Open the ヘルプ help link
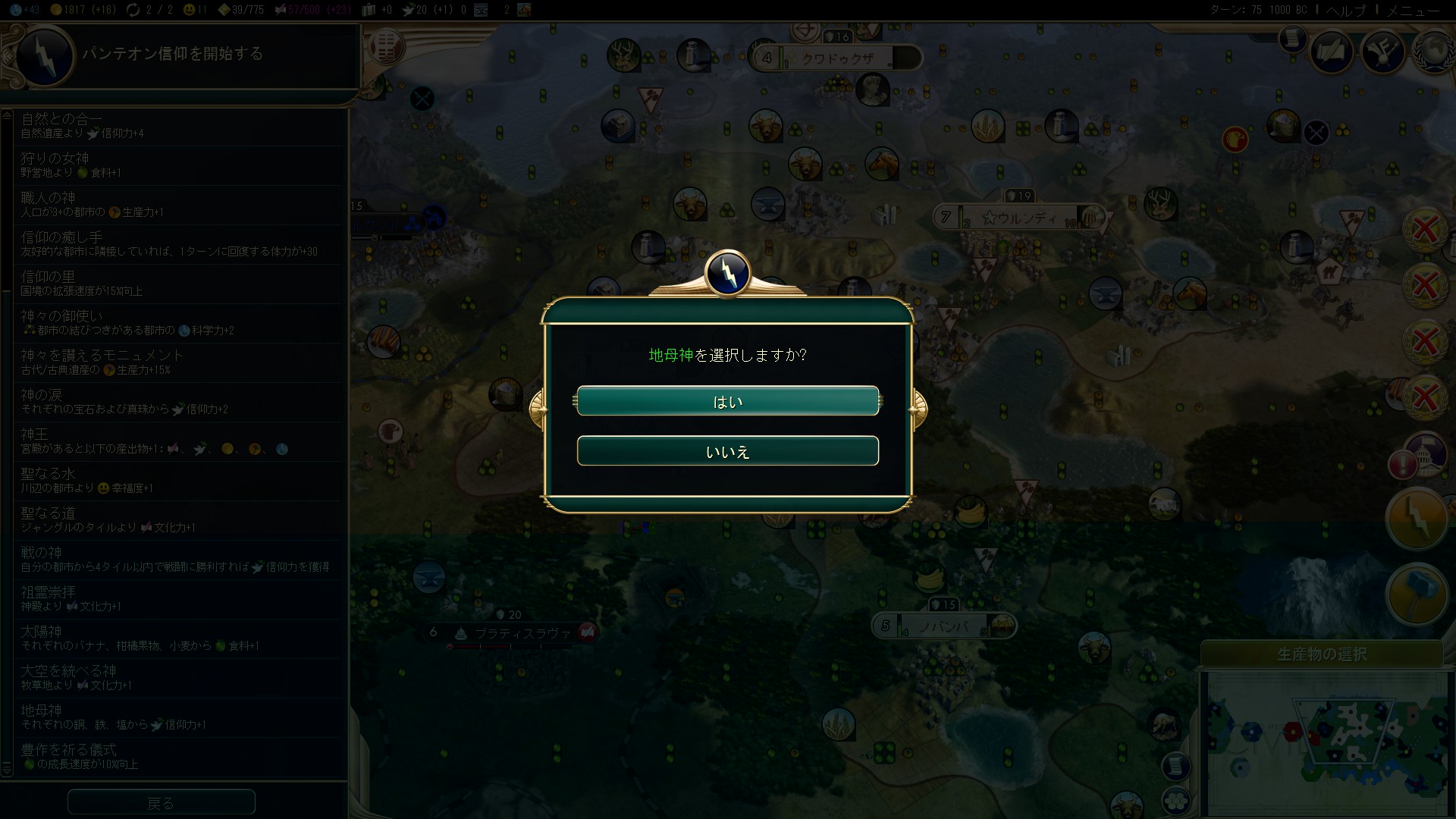Screen dimensions: 1456x819 coord(1345,11)
